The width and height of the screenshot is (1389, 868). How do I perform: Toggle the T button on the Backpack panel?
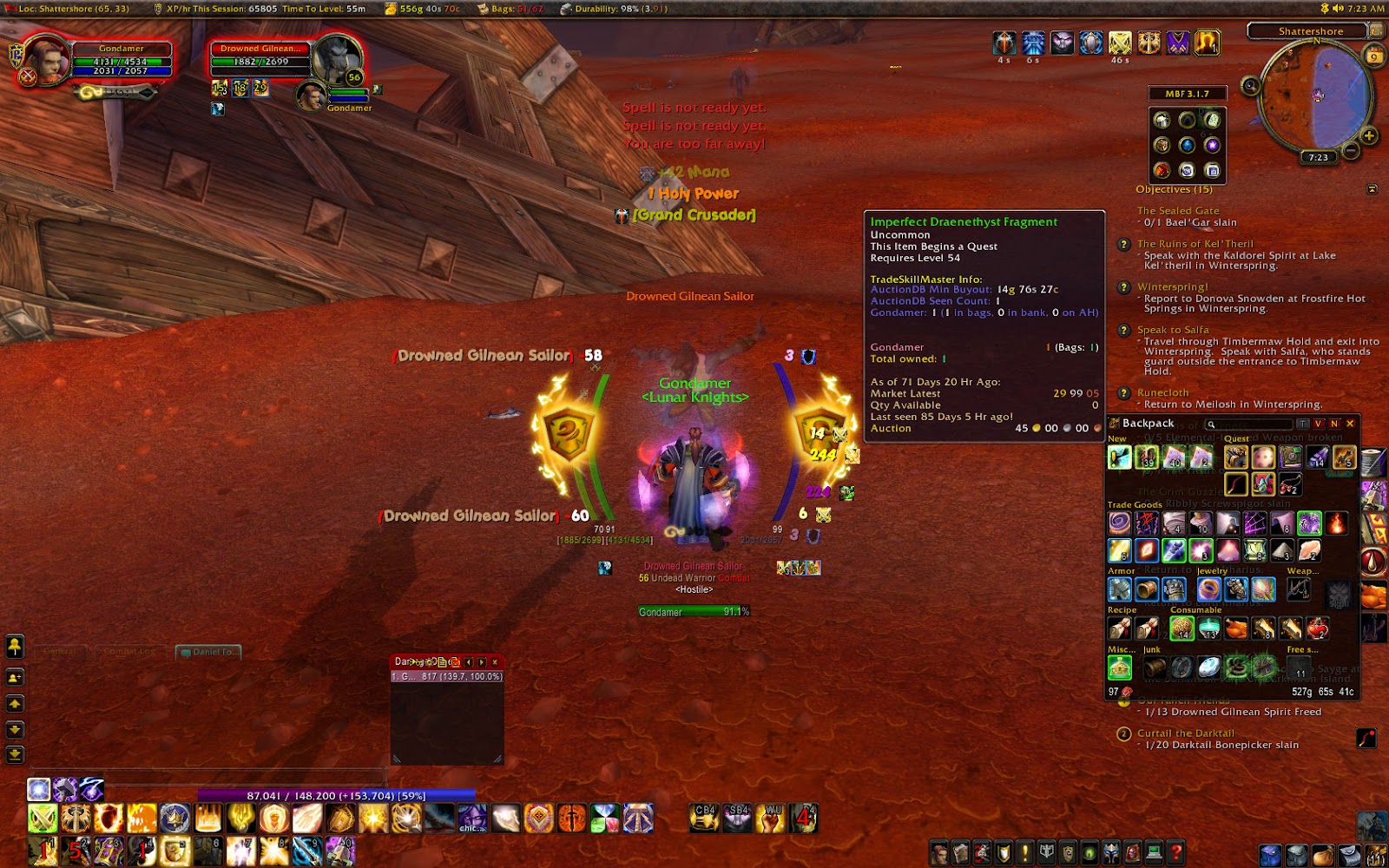[x=1304, y=423]
